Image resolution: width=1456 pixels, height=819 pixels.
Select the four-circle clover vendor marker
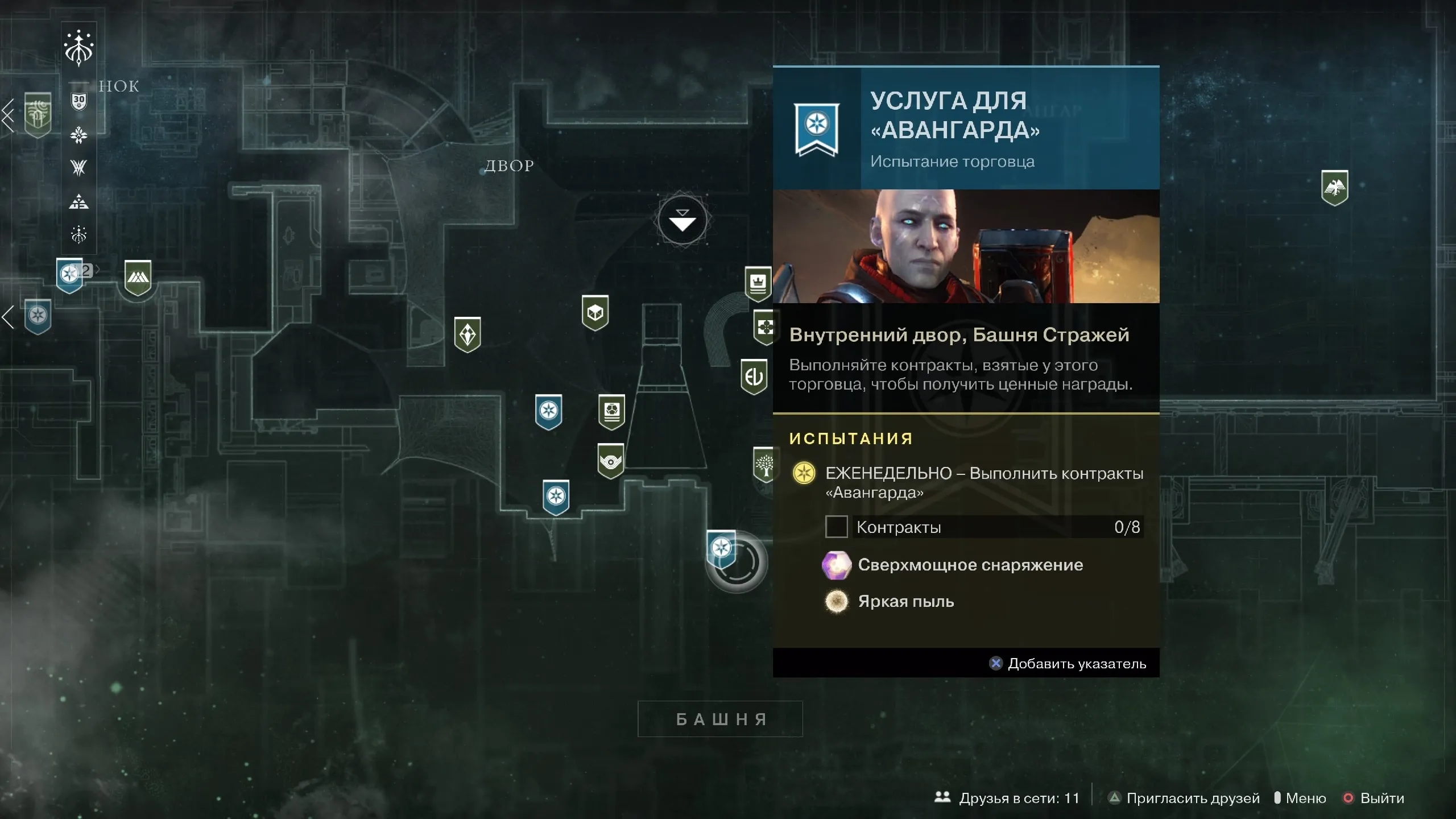pos(765,327)
